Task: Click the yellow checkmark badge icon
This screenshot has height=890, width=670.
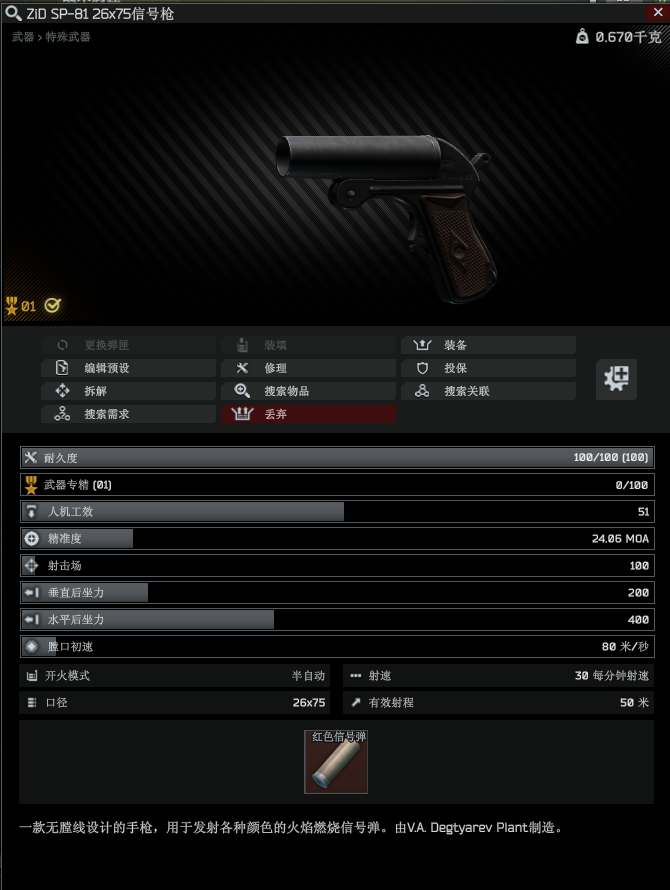Action: [52, 306]
